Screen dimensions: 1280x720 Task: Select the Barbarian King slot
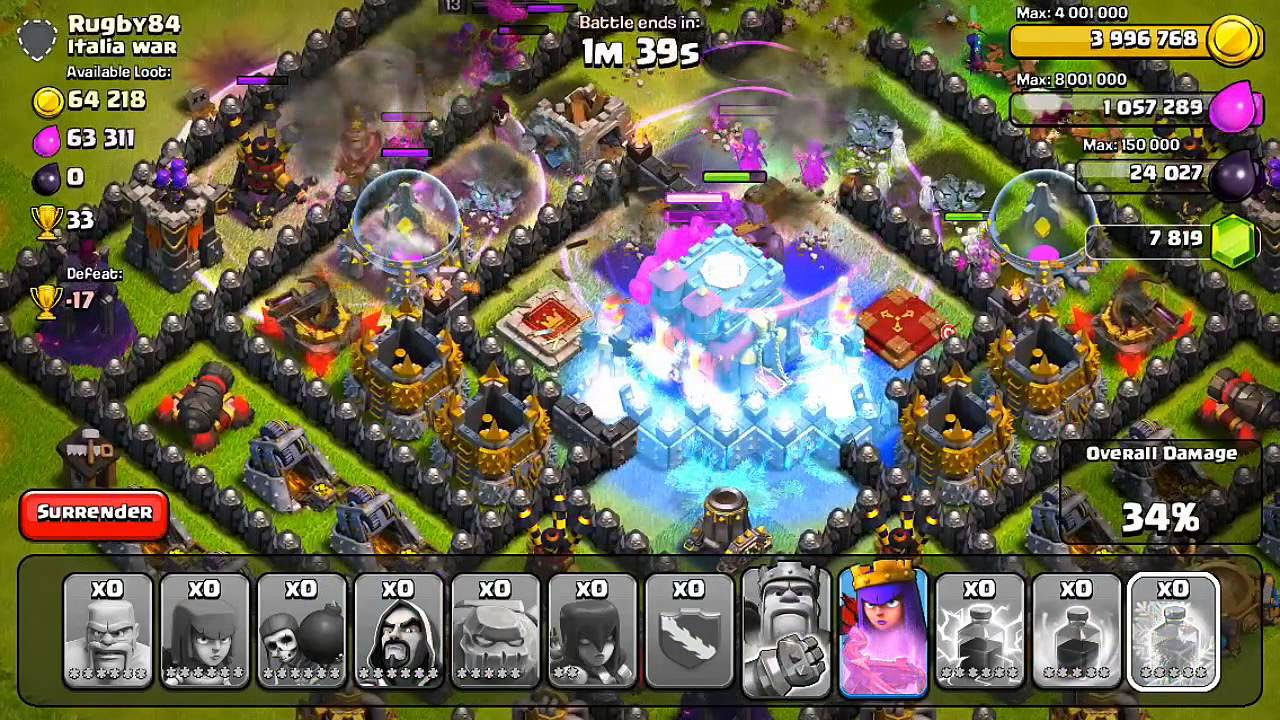[x=784, y=630]
